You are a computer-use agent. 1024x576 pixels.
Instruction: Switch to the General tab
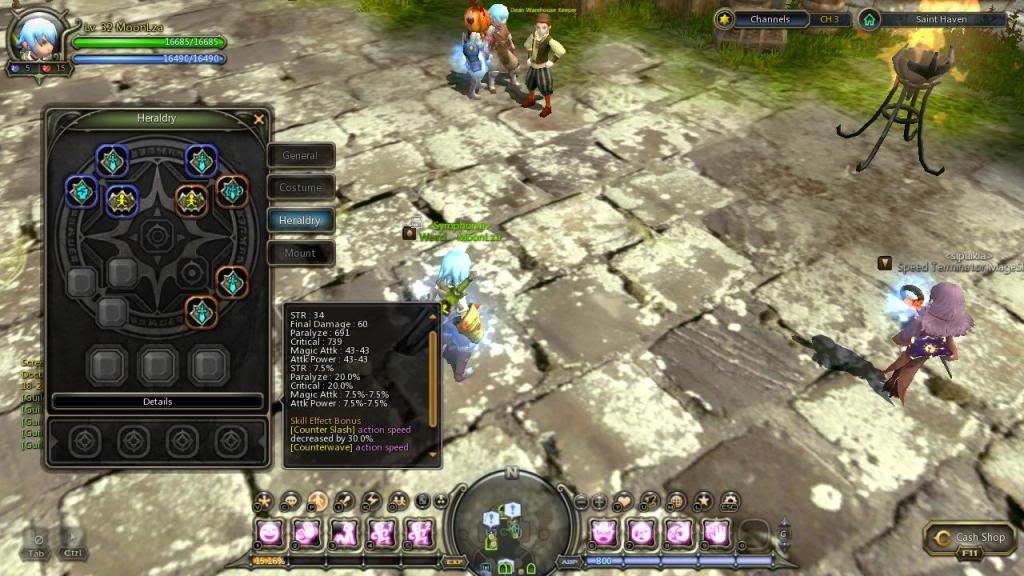pos(300,156)
